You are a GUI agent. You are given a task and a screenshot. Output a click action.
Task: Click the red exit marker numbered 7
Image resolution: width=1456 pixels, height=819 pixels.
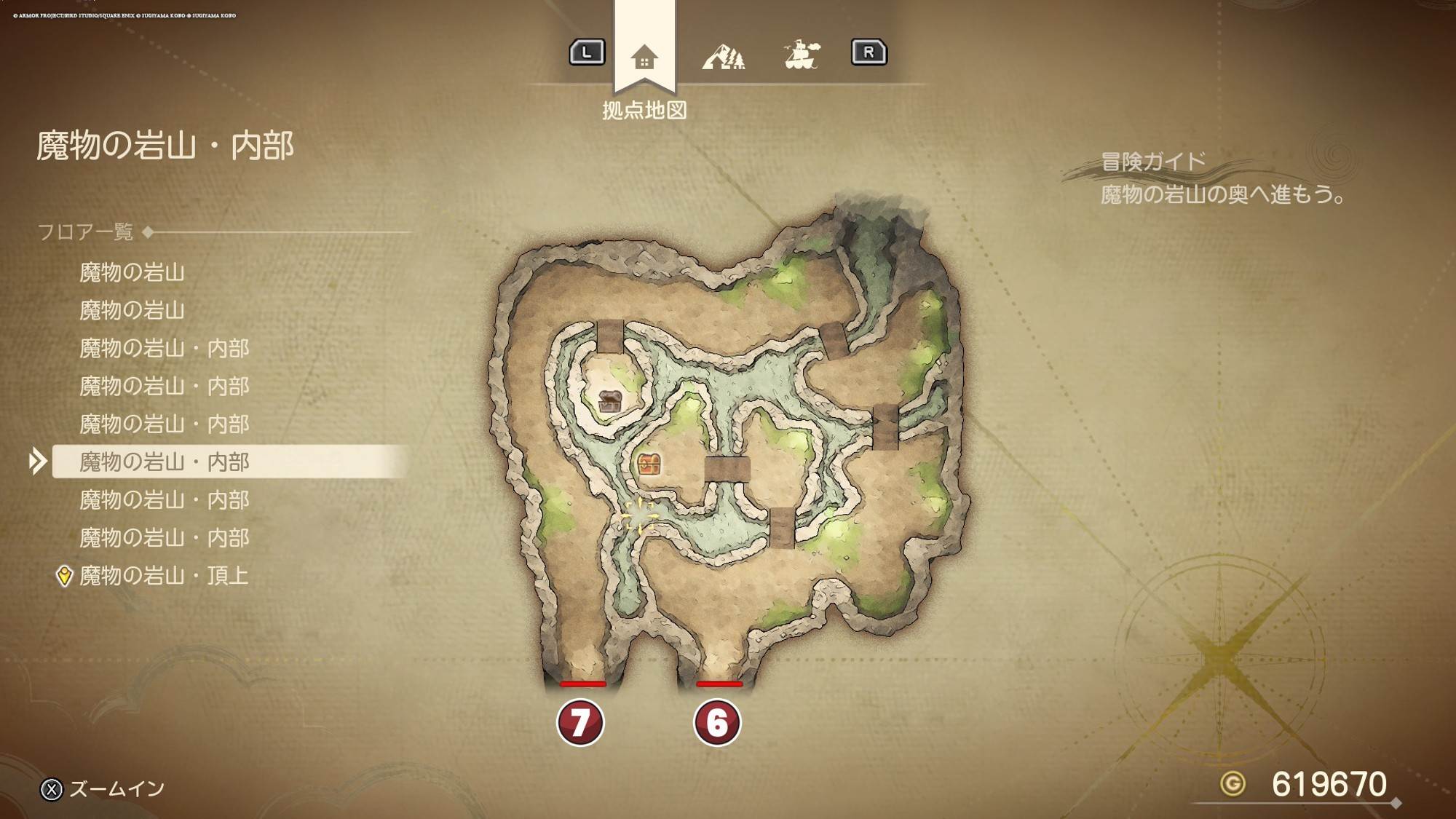point(580,722)
